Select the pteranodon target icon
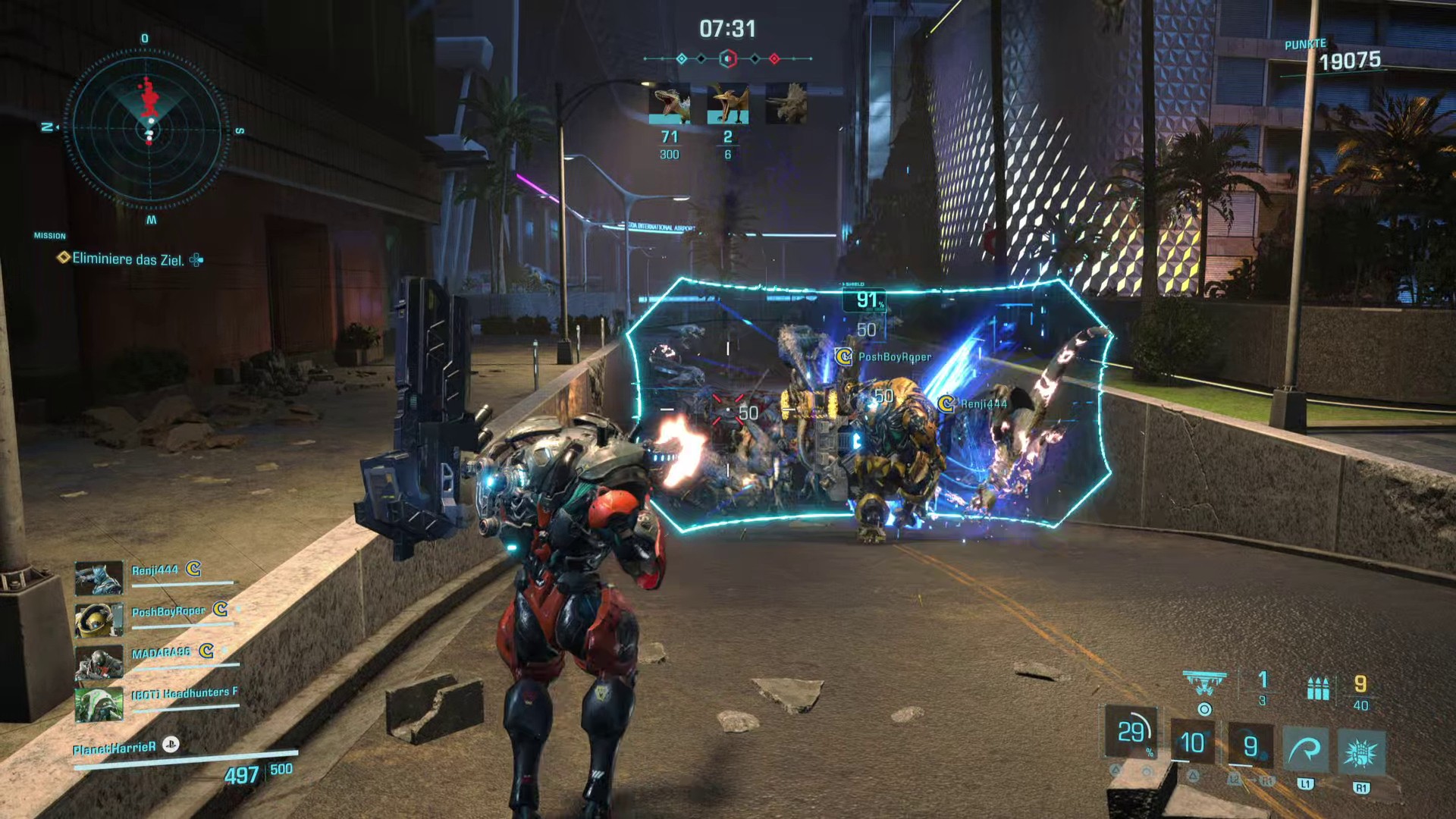 (x=727, y=104)
